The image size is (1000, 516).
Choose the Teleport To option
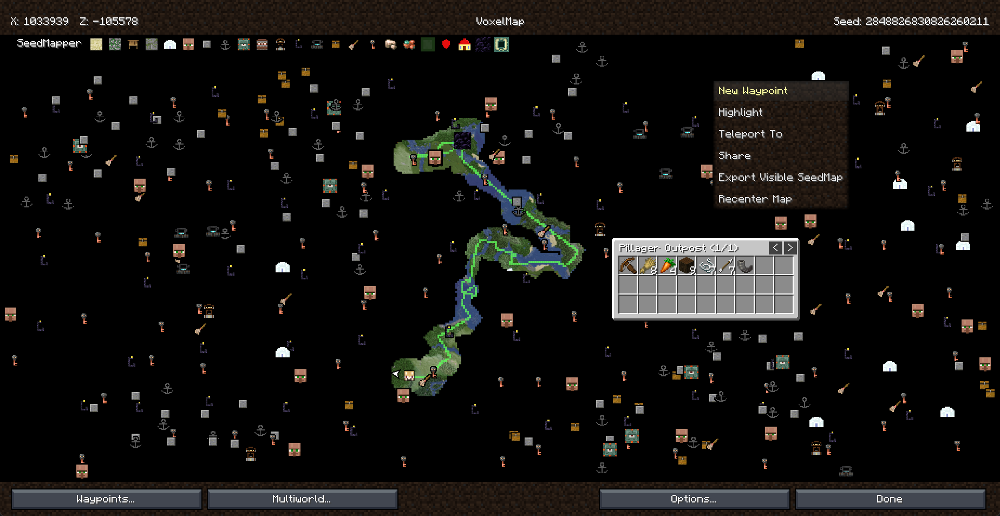(750, 134)
